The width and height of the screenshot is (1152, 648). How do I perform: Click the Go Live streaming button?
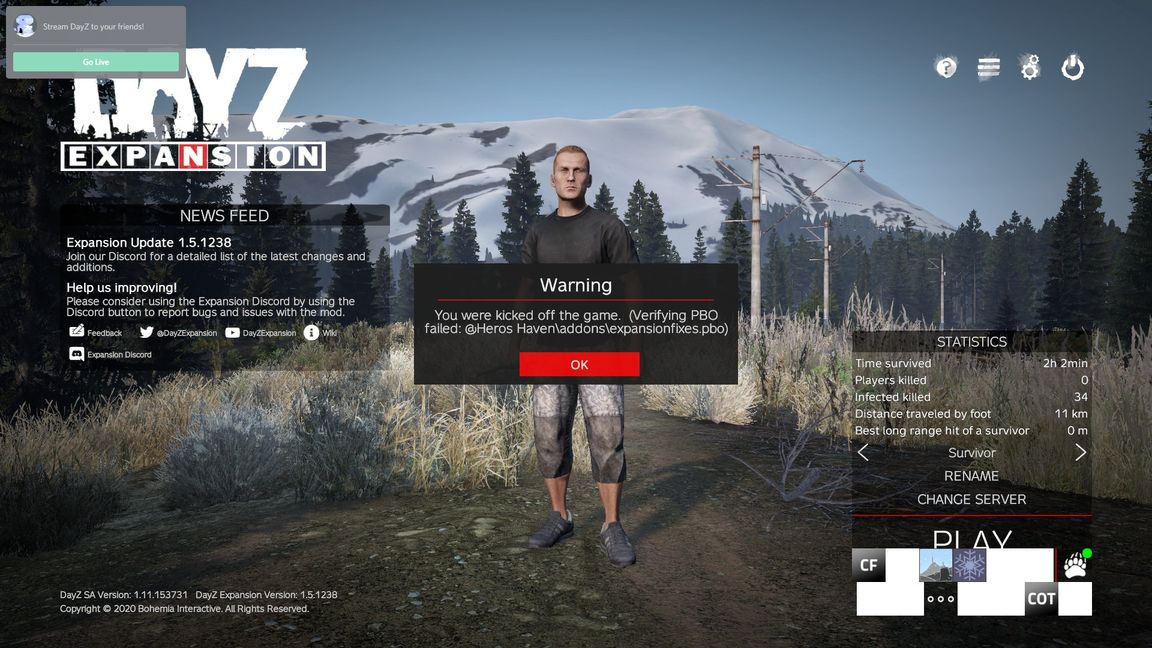point(96,62)
